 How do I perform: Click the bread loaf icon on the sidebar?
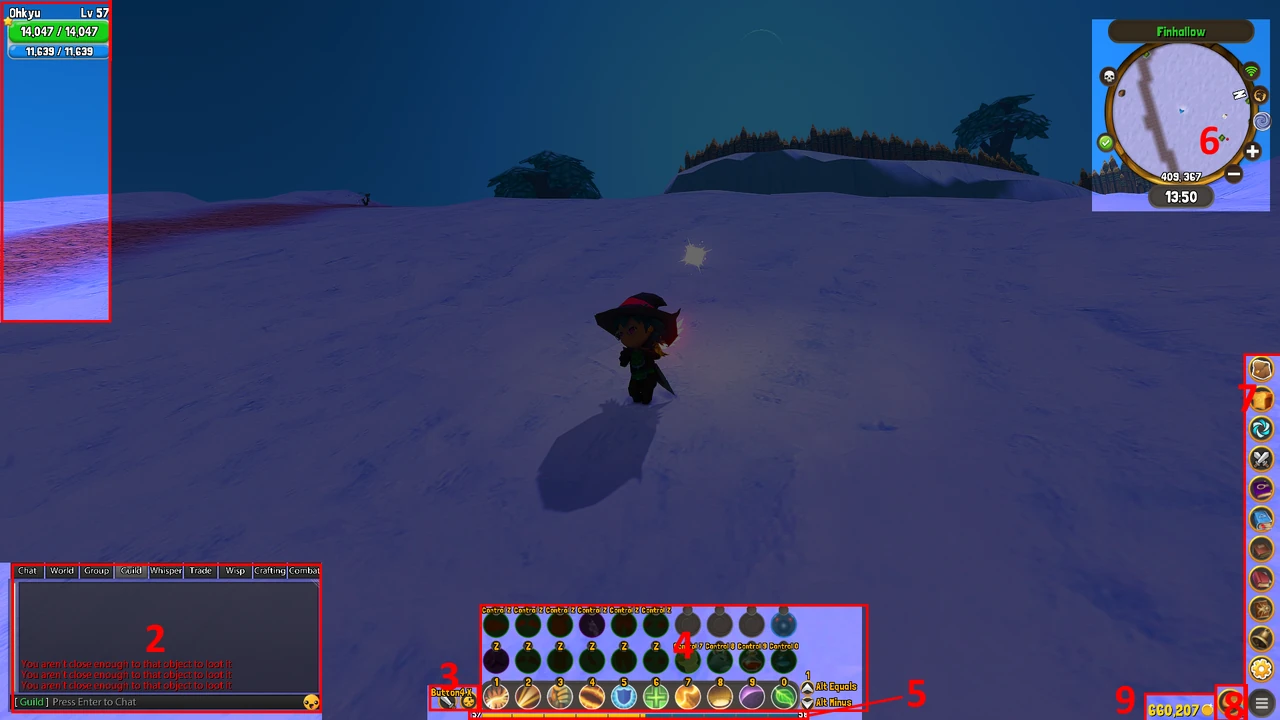click(1260, 397)
